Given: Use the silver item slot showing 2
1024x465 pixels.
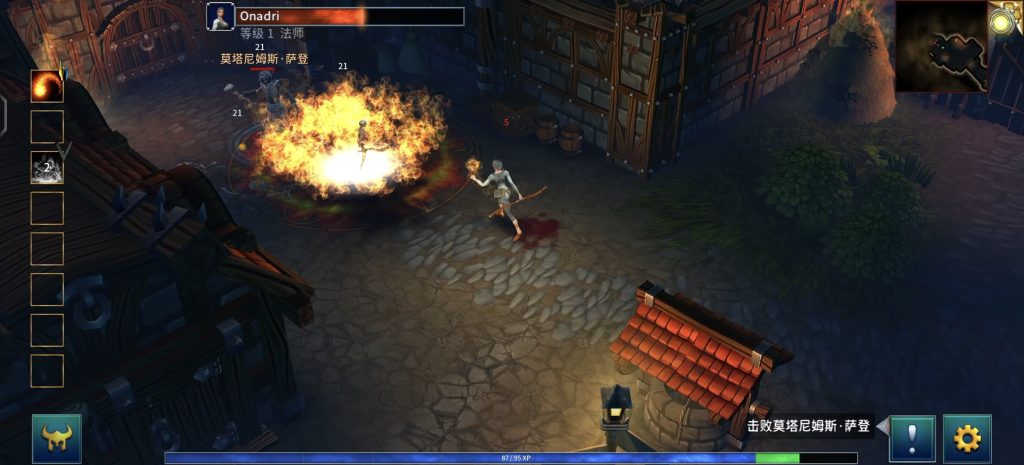Looking at the screenshot, I should tap(47, 167).
